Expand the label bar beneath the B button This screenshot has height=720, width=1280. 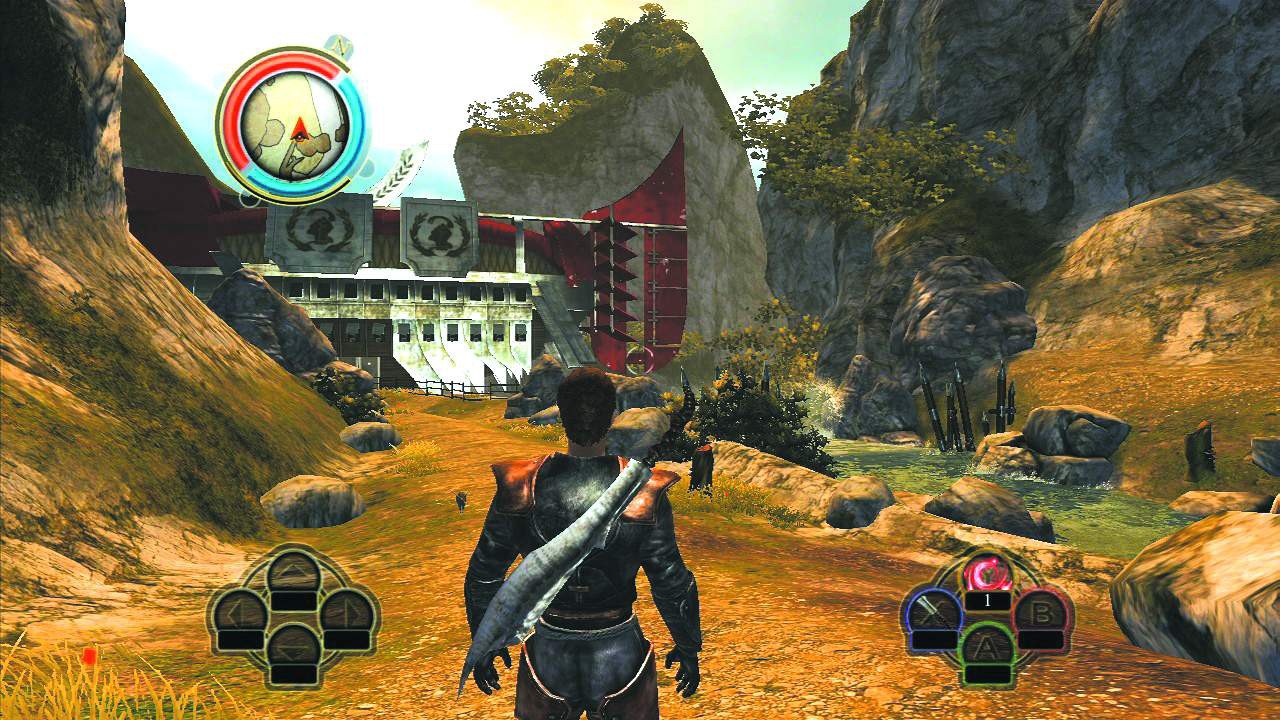coord(1042,640)
